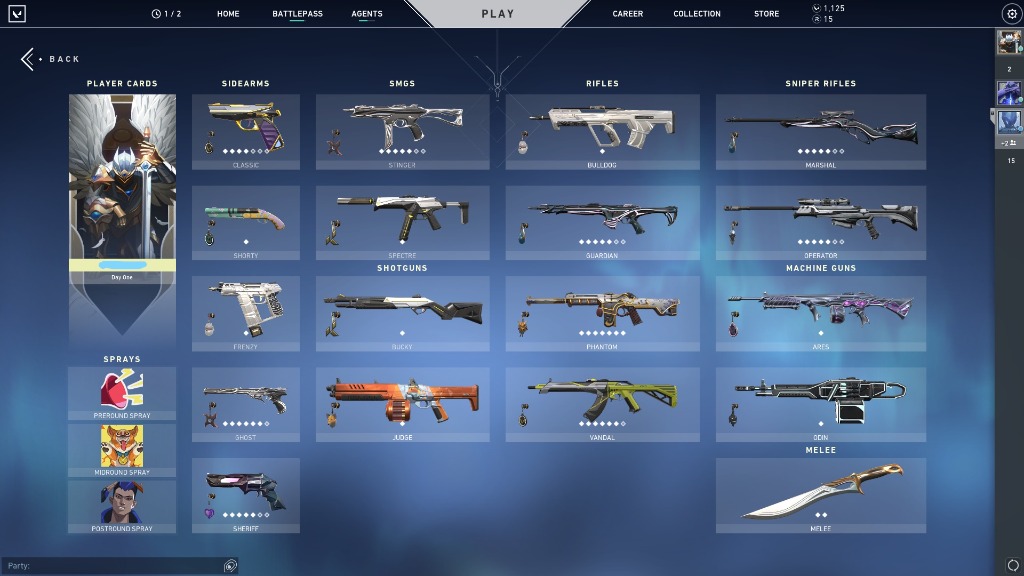Choose the Vandal rifle slot
This screenshot has height=576, width=1024.
[602, 404]
